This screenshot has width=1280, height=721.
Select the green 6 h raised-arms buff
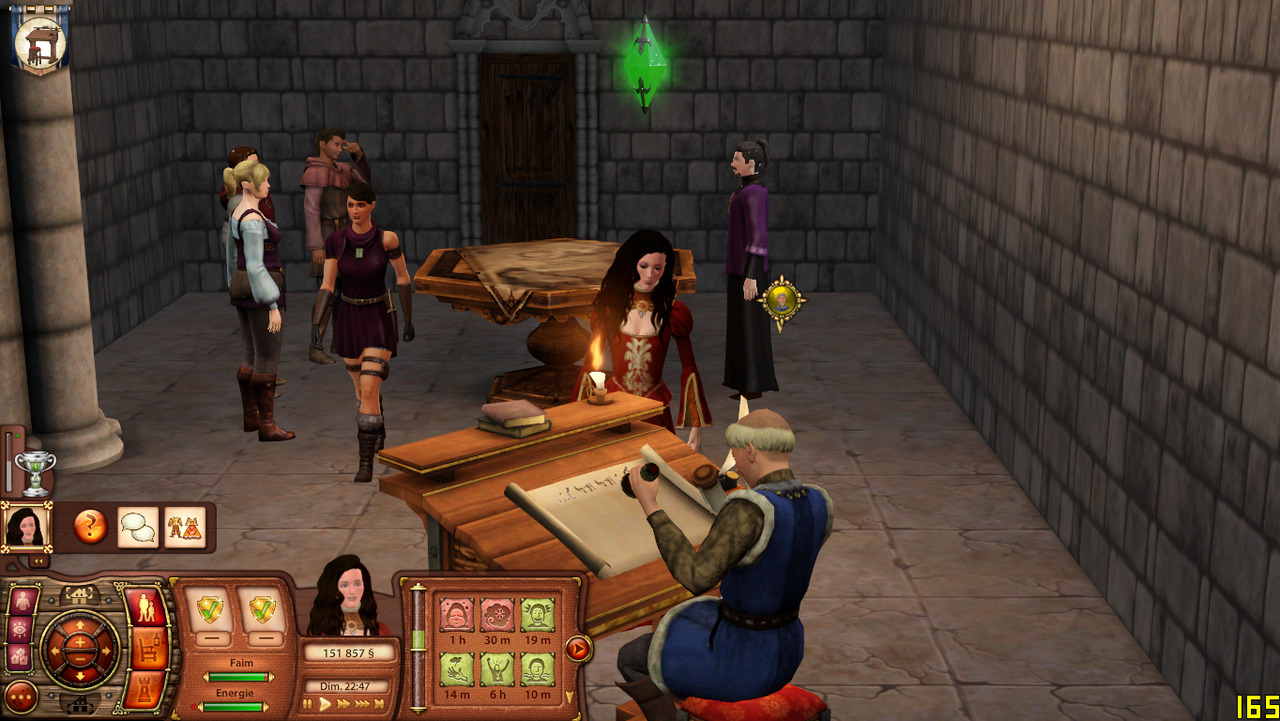coord(497,669)
